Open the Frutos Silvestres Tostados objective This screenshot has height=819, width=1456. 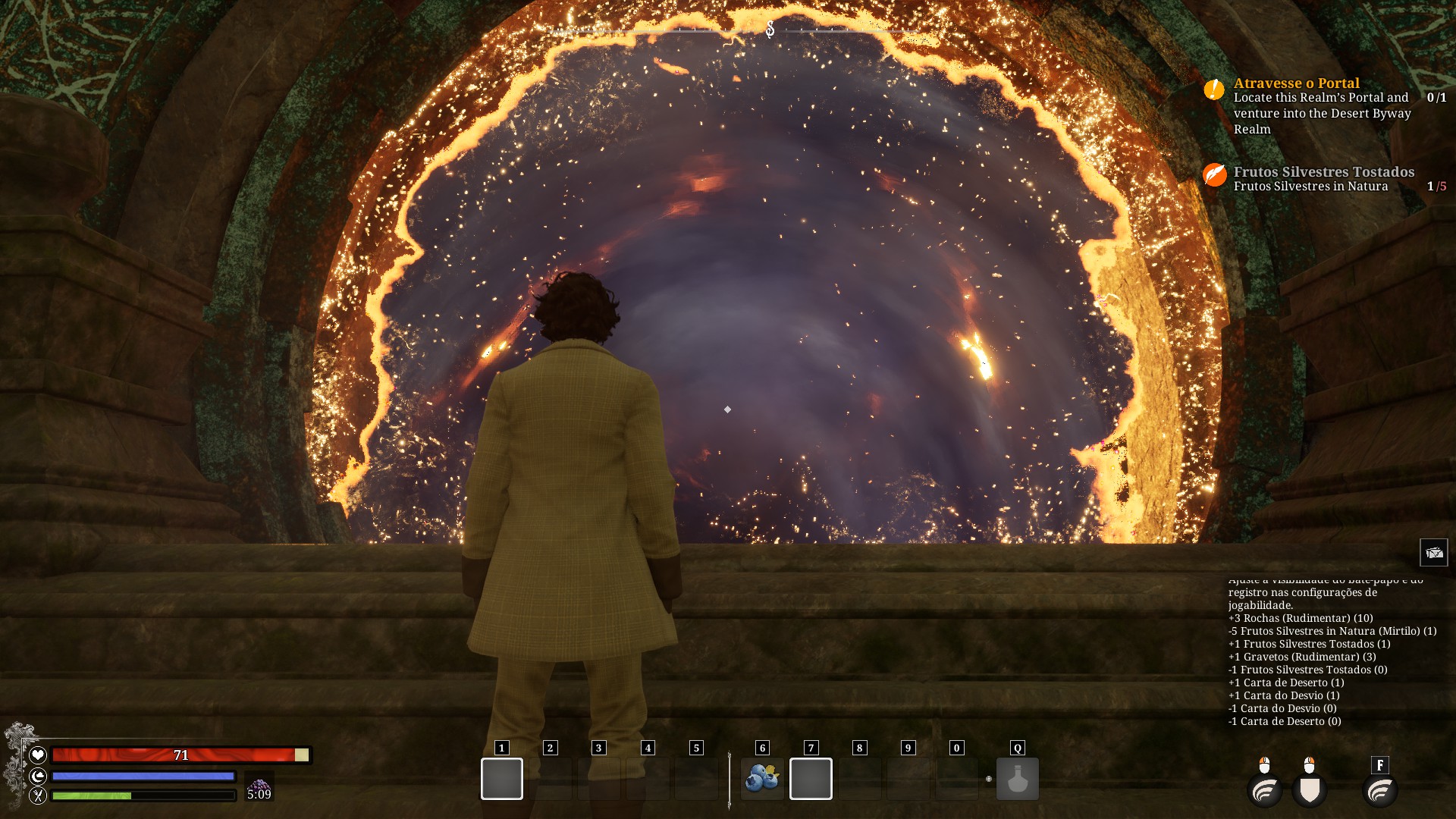[x=1323, y=172]
